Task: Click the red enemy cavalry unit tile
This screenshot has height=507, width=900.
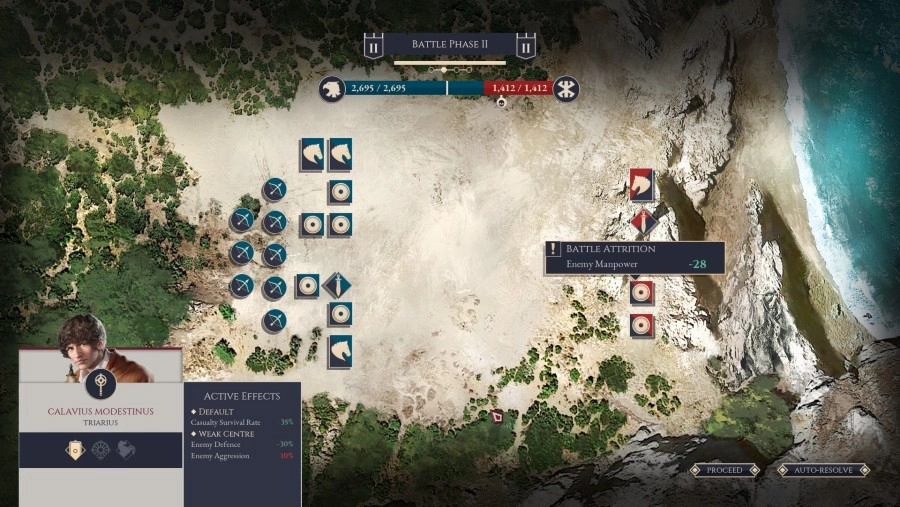Action: pyautogui.click(x=642, y=184)
